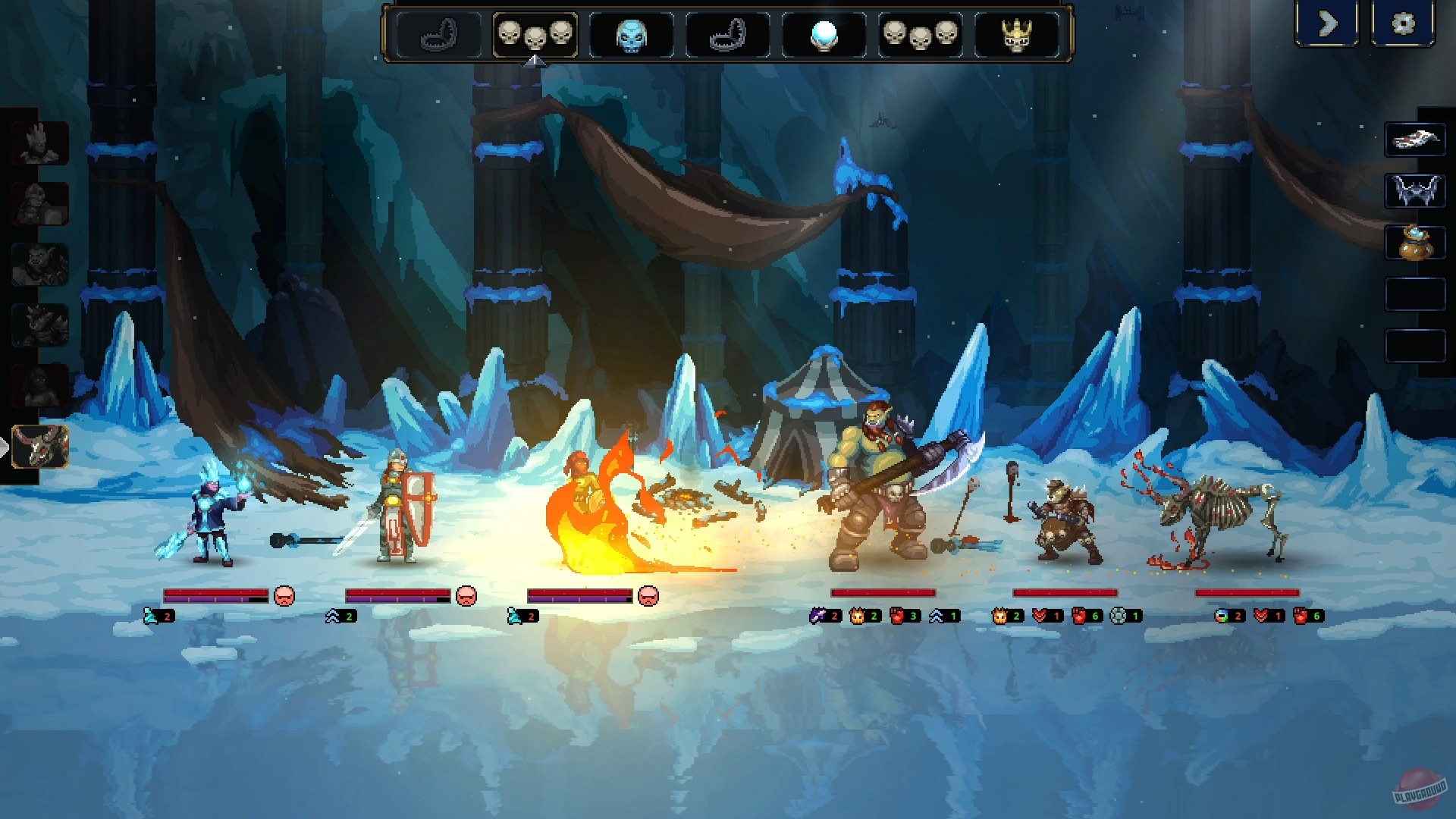
Task: Toggle the currently selected triple-skull ability off
Action: [535, 34]
